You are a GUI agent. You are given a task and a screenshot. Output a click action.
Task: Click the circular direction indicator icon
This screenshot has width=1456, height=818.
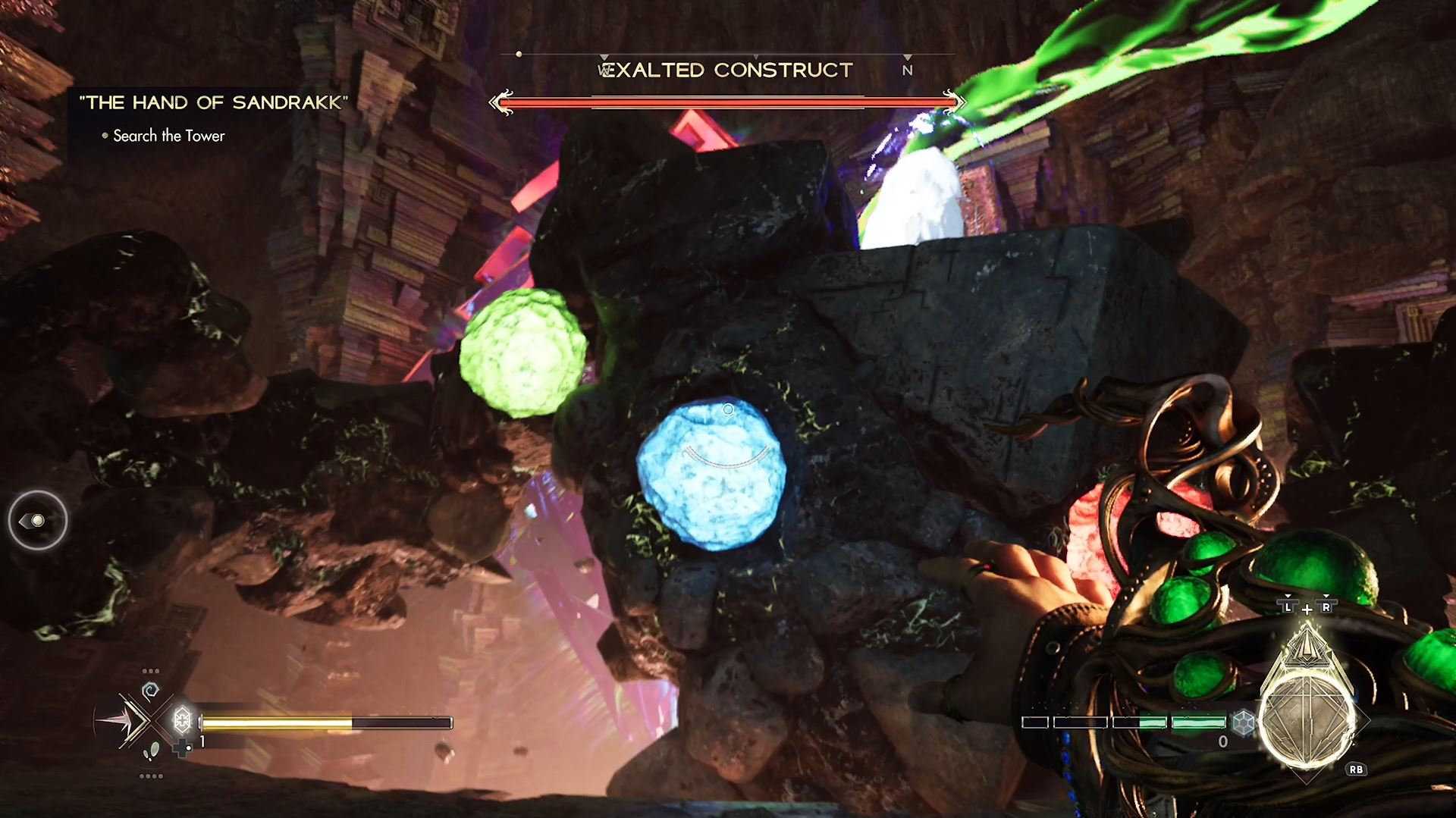point(37,520)
